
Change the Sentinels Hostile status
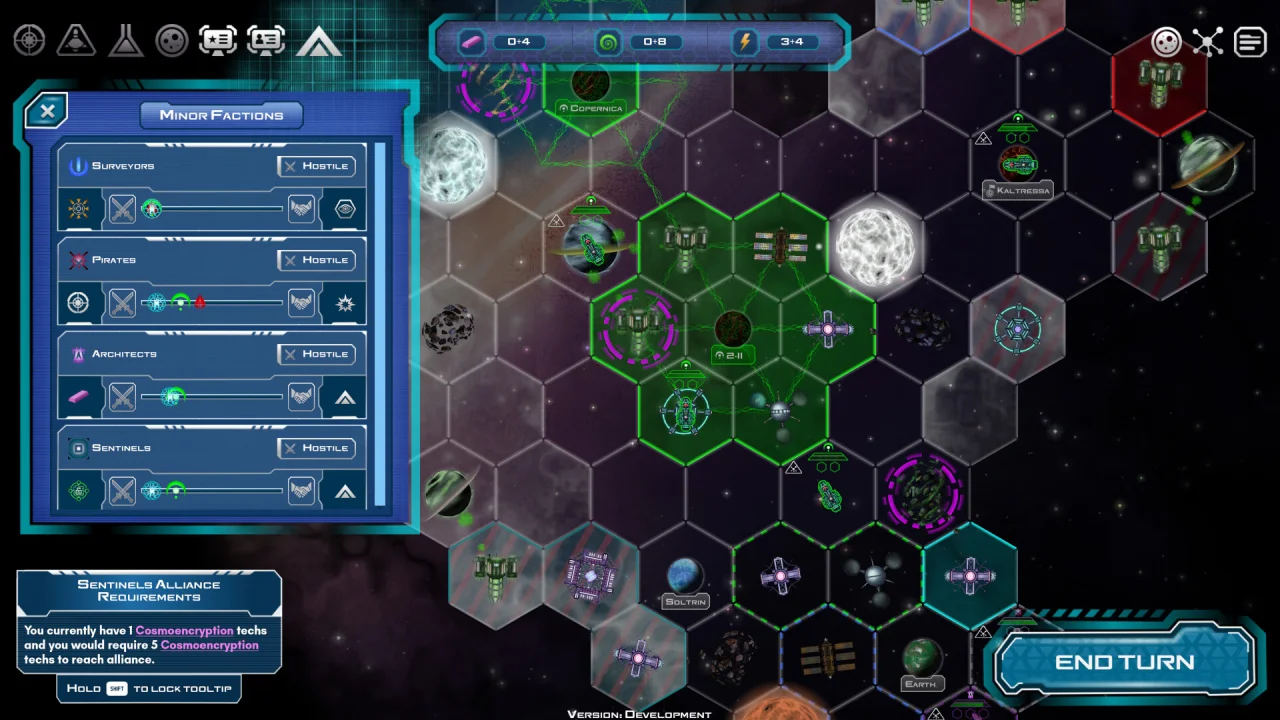(317, 448)
